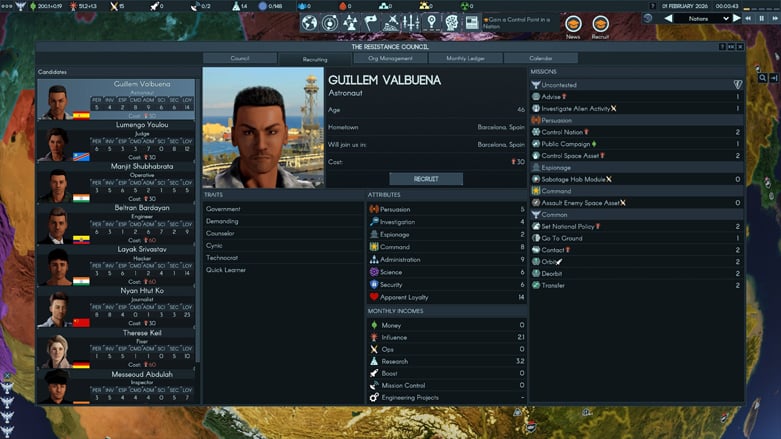Recruit Guillem Valbuena
The height and width of the screenshot is (439, 781).
425,179
